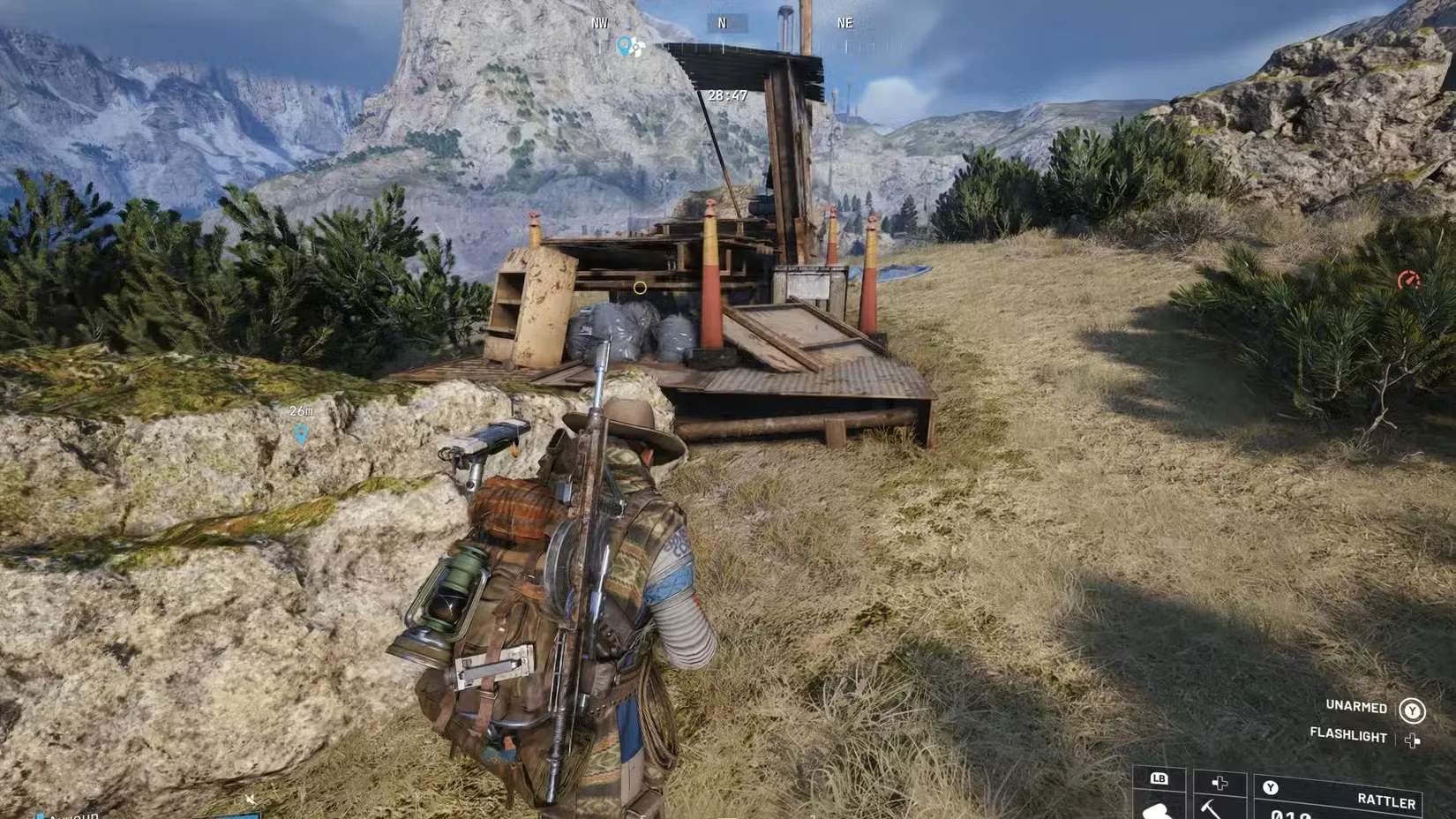Select the N heading on the compass

(721, 22)
